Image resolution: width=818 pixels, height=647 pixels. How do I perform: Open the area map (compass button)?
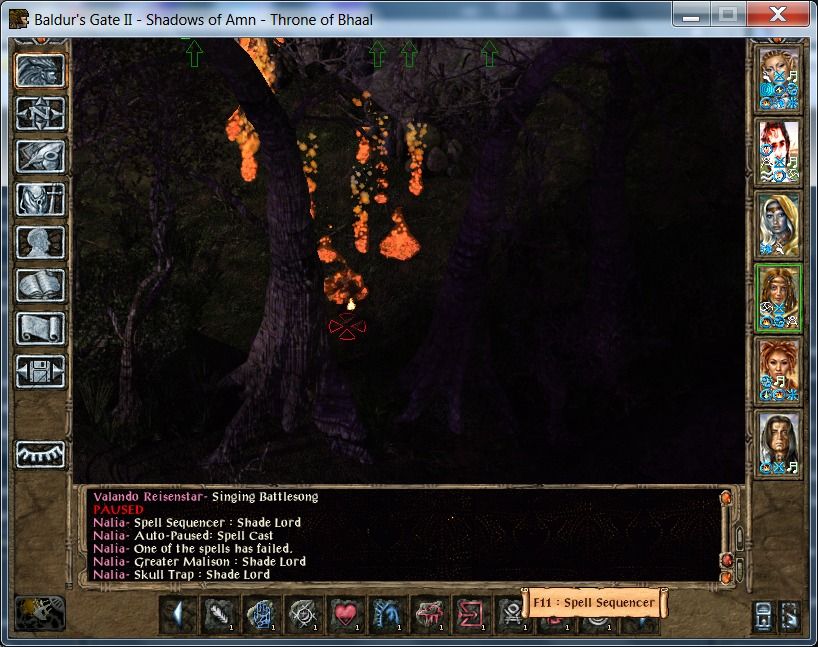point(41,113)
